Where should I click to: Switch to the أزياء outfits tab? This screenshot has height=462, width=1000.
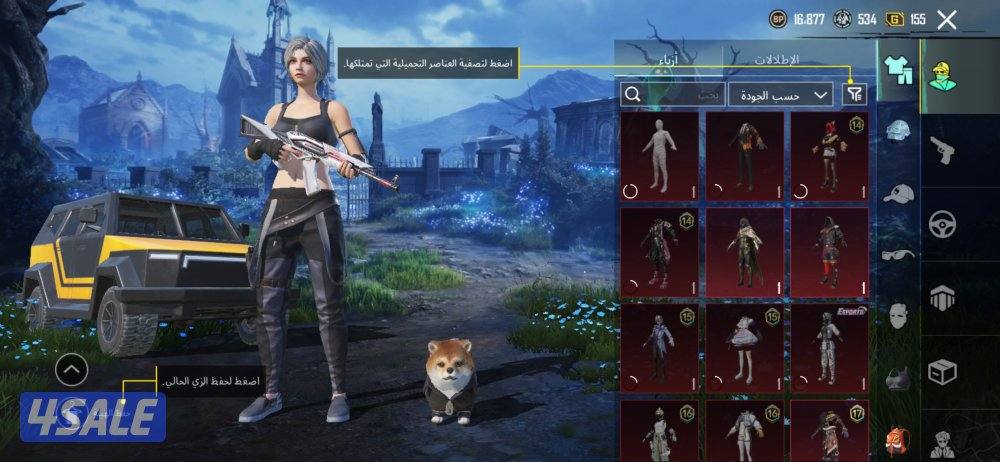(x=667, y=61)
